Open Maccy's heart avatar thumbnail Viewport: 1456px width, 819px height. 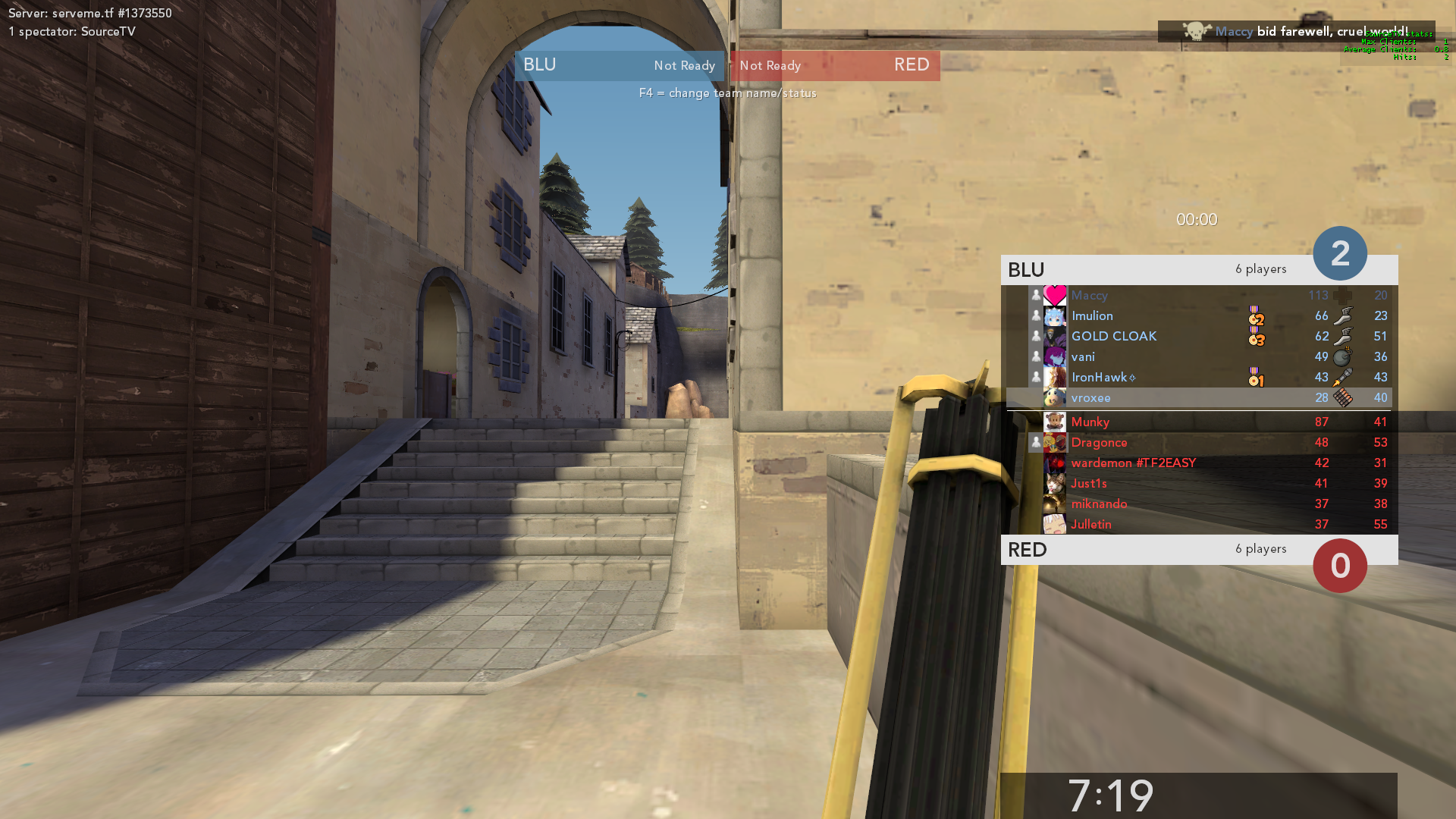pos(1055,296)
